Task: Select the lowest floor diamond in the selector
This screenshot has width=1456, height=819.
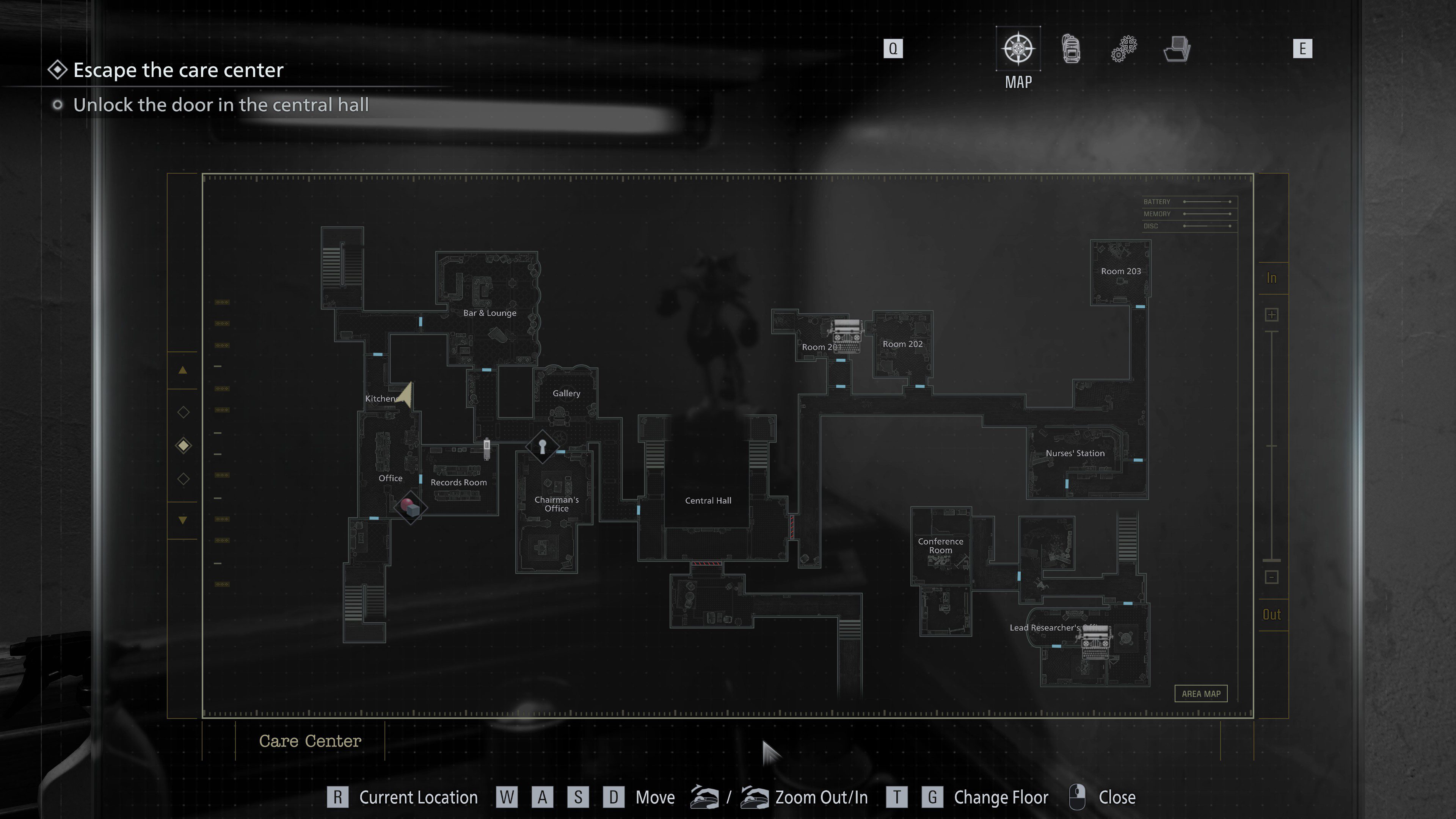Action: [183, 478]
